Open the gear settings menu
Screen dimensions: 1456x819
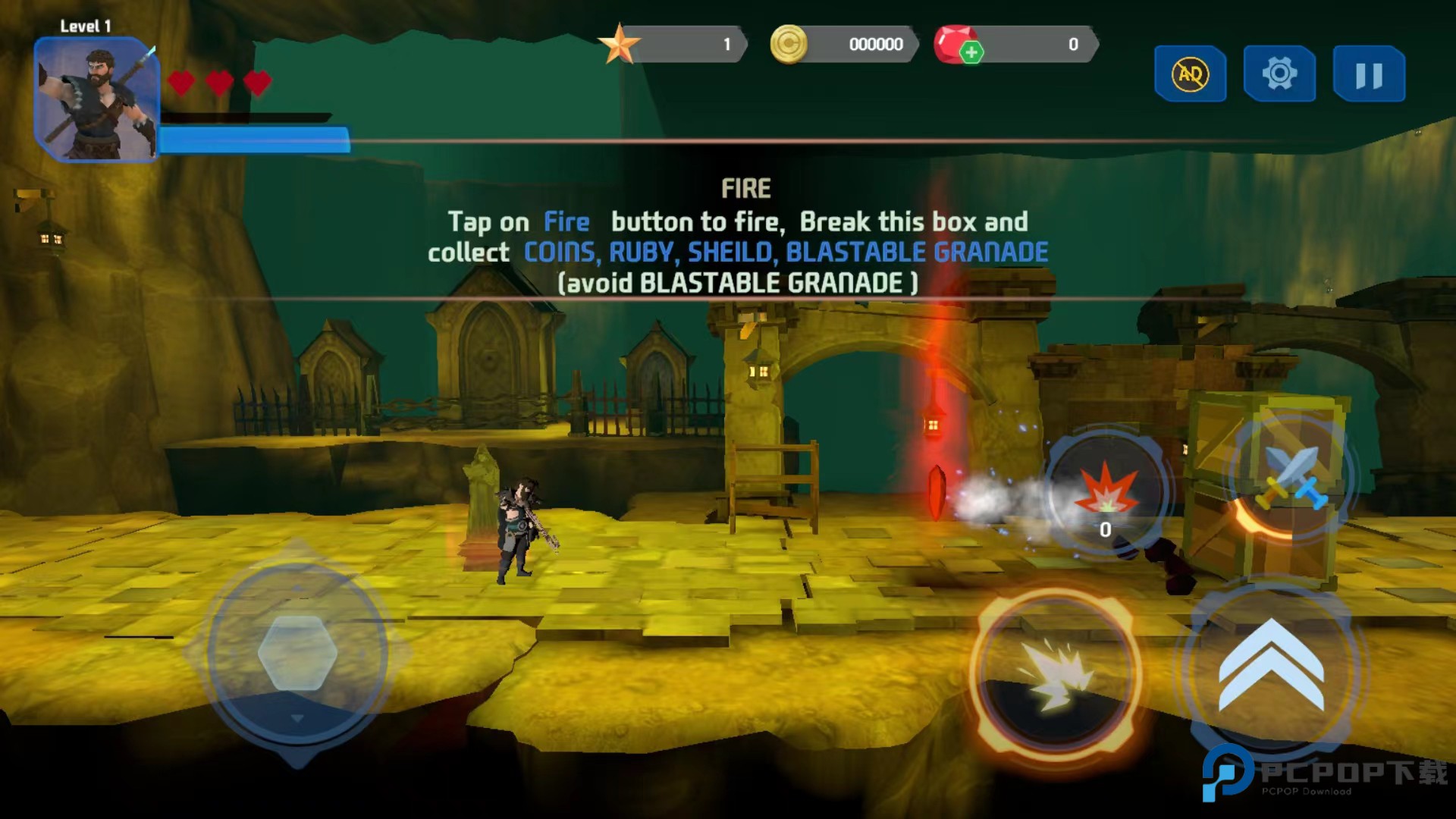[x=1279, y=74]
